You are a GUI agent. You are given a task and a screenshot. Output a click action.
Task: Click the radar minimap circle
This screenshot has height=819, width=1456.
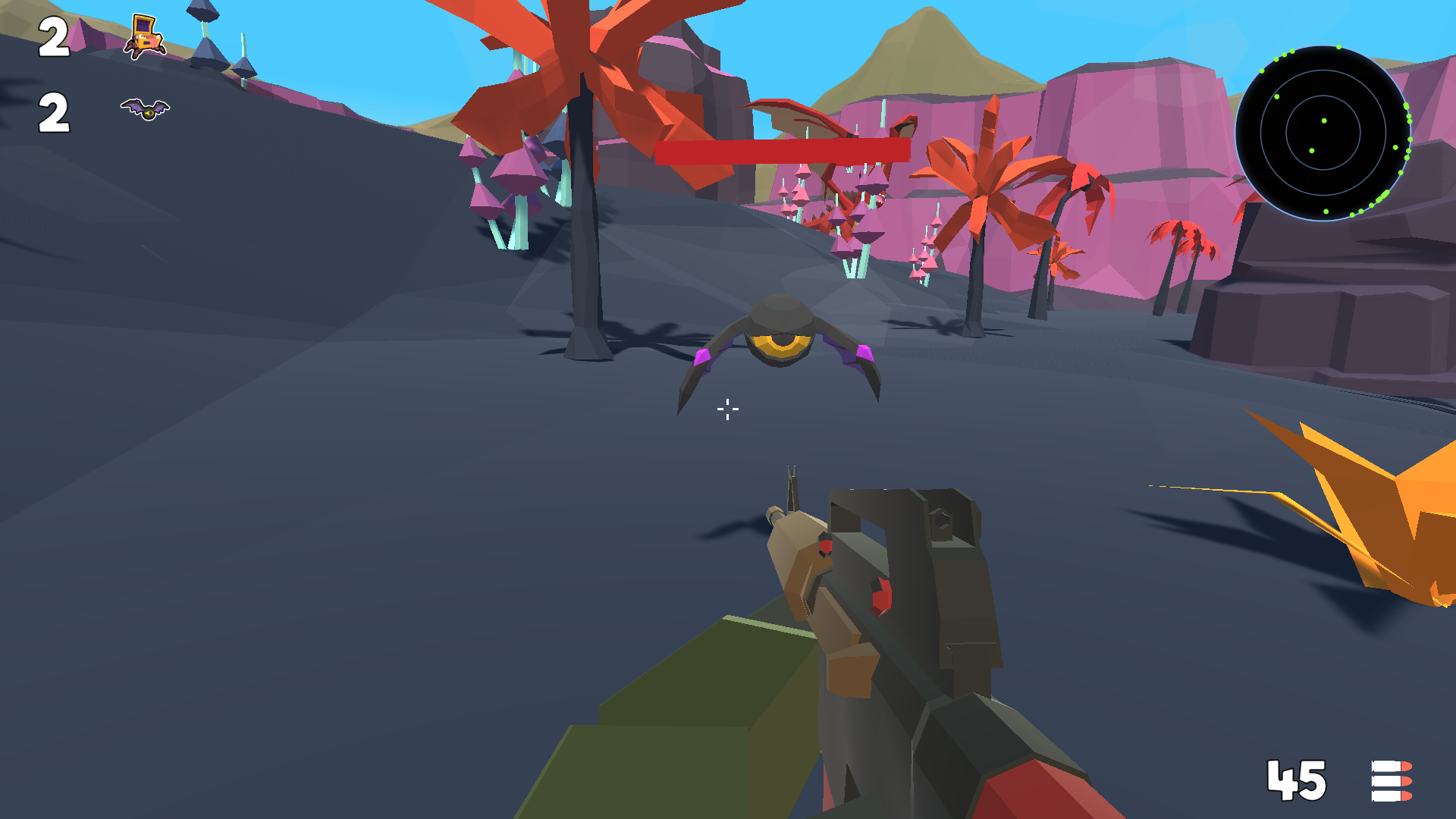[x=1323, y=133]
